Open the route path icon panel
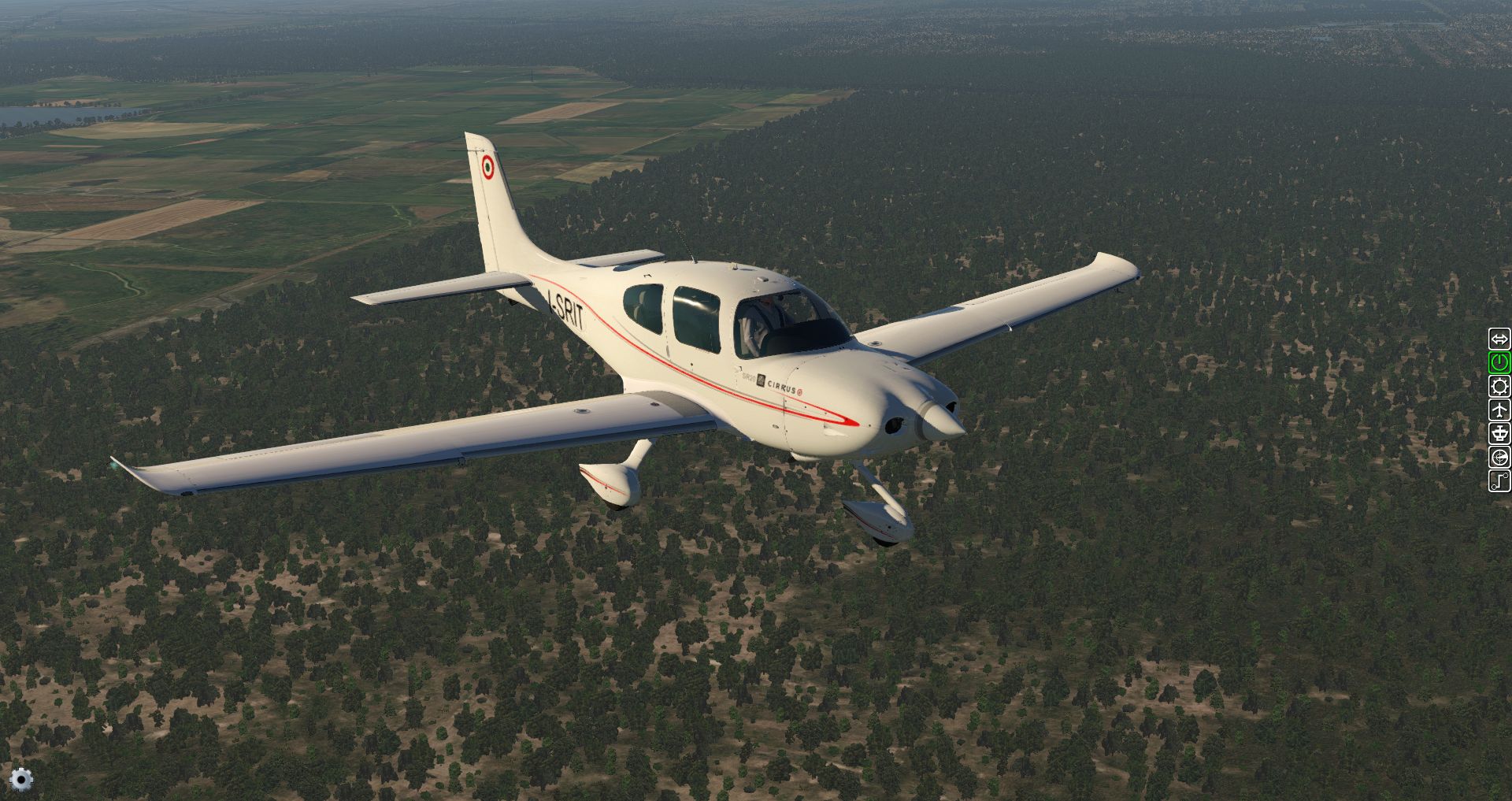Image resolution: width=1512 pixels, height=801 pixels. (x=1499, y=480)
